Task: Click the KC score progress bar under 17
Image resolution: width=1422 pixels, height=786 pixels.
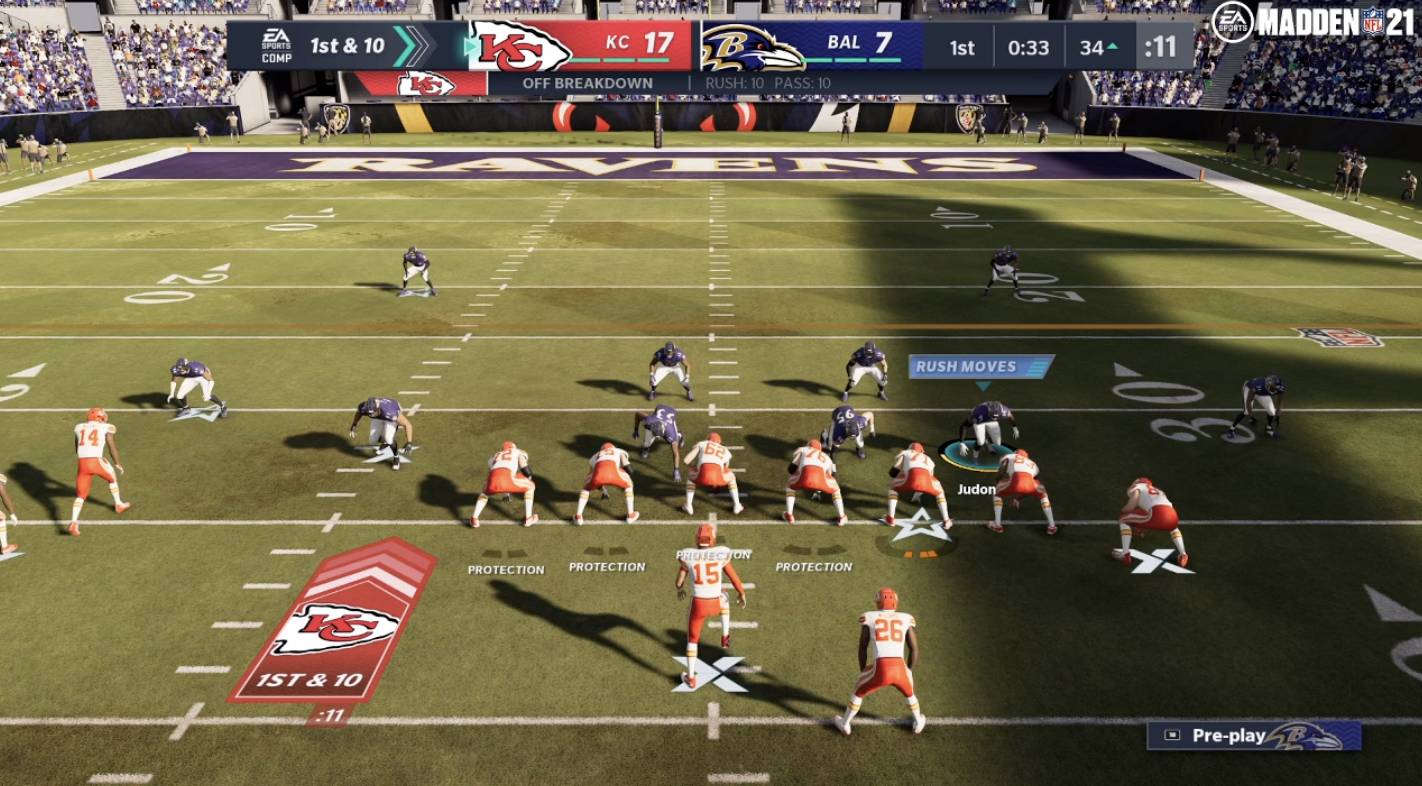Action: 620,60
